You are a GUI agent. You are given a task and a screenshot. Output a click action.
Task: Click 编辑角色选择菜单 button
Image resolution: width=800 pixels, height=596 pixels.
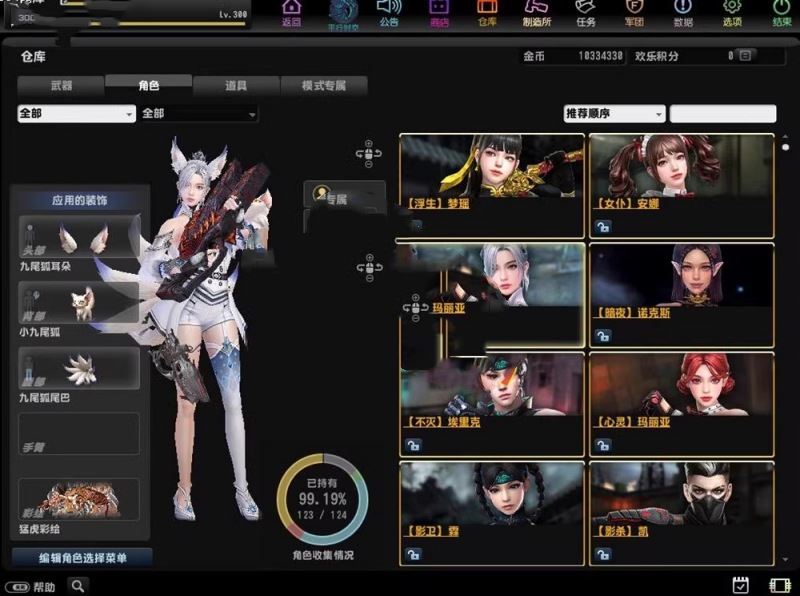point(82,557)
